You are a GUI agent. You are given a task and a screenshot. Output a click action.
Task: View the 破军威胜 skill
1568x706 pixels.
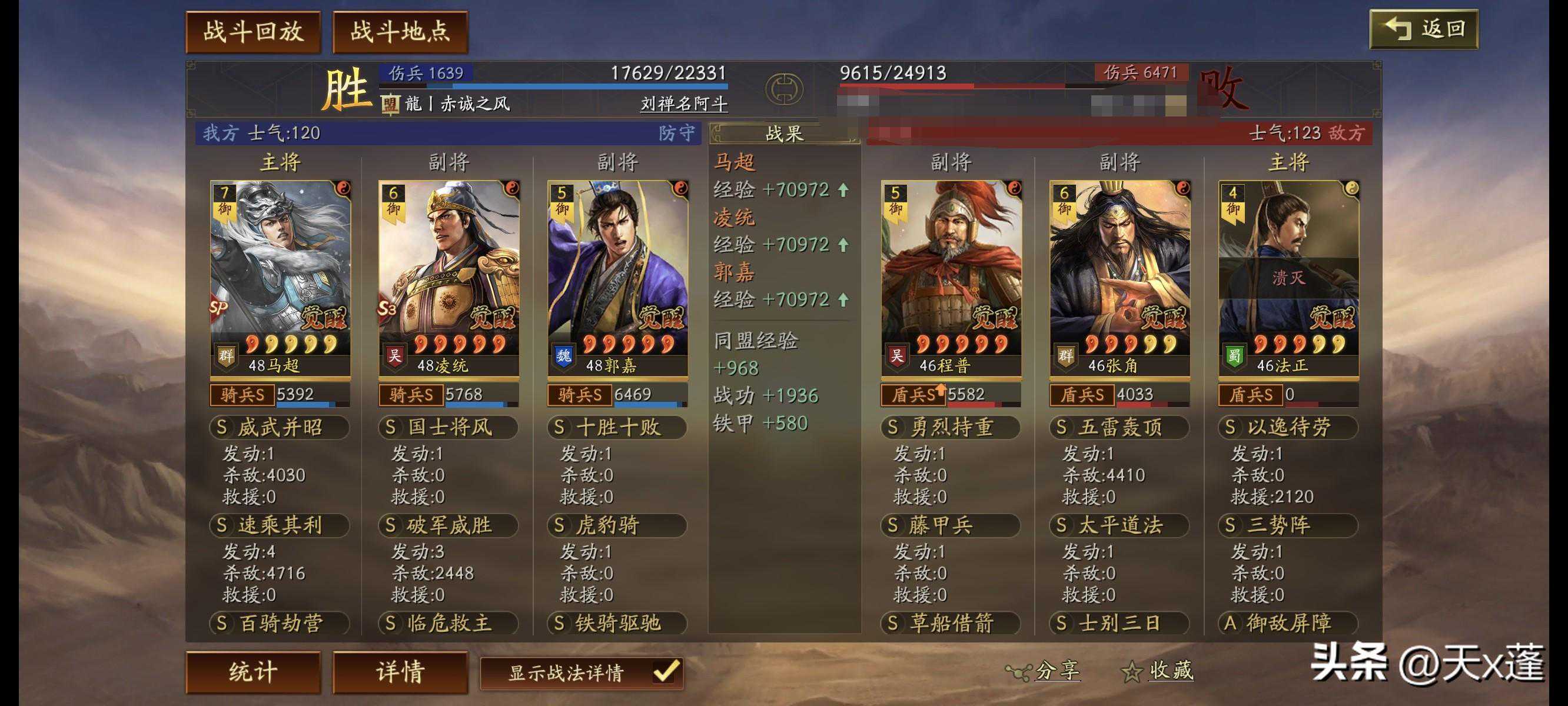point(448,525)
